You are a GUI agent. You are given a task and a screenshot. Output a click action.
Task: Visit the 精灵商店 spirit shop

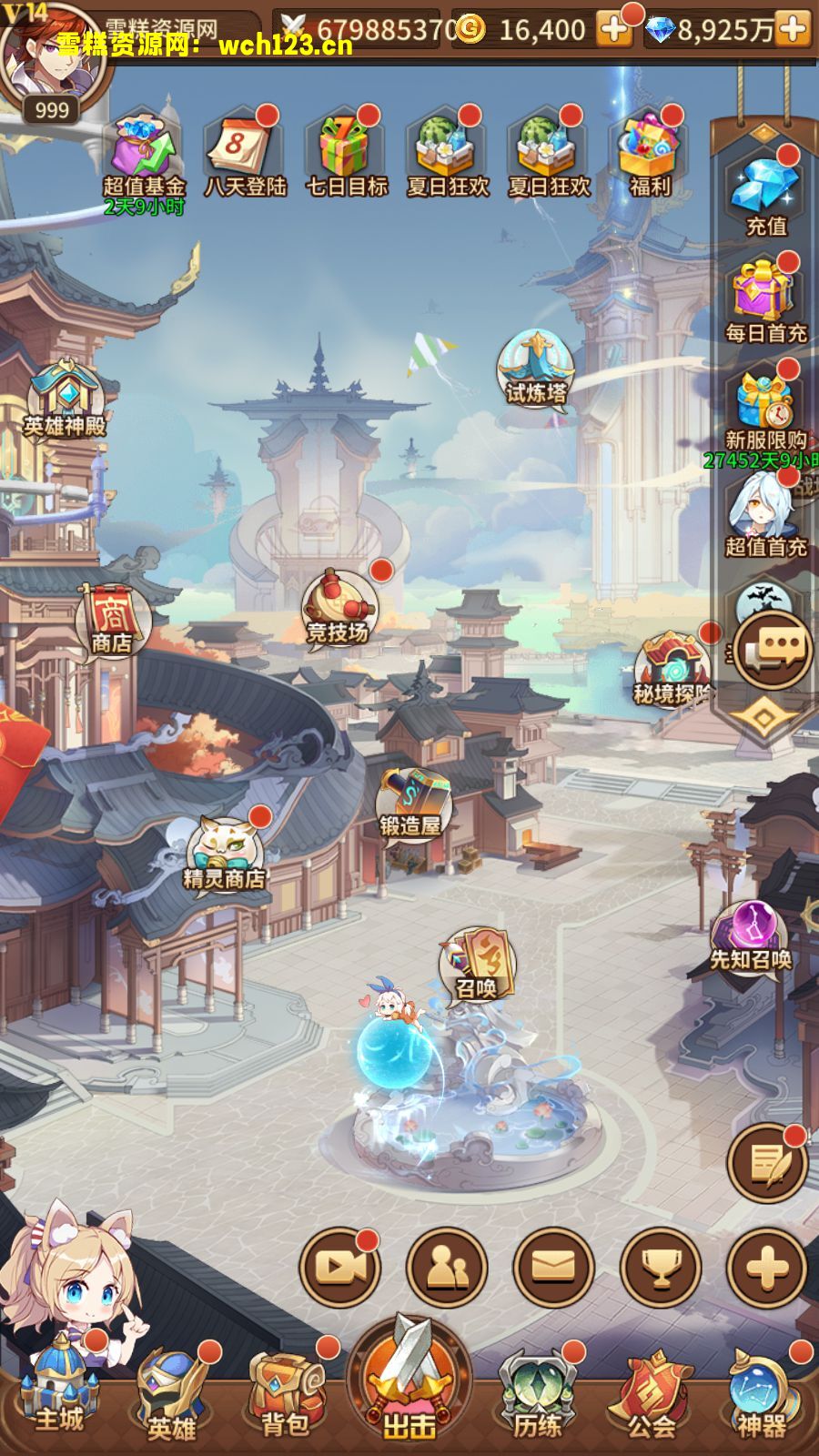point(224,855)
